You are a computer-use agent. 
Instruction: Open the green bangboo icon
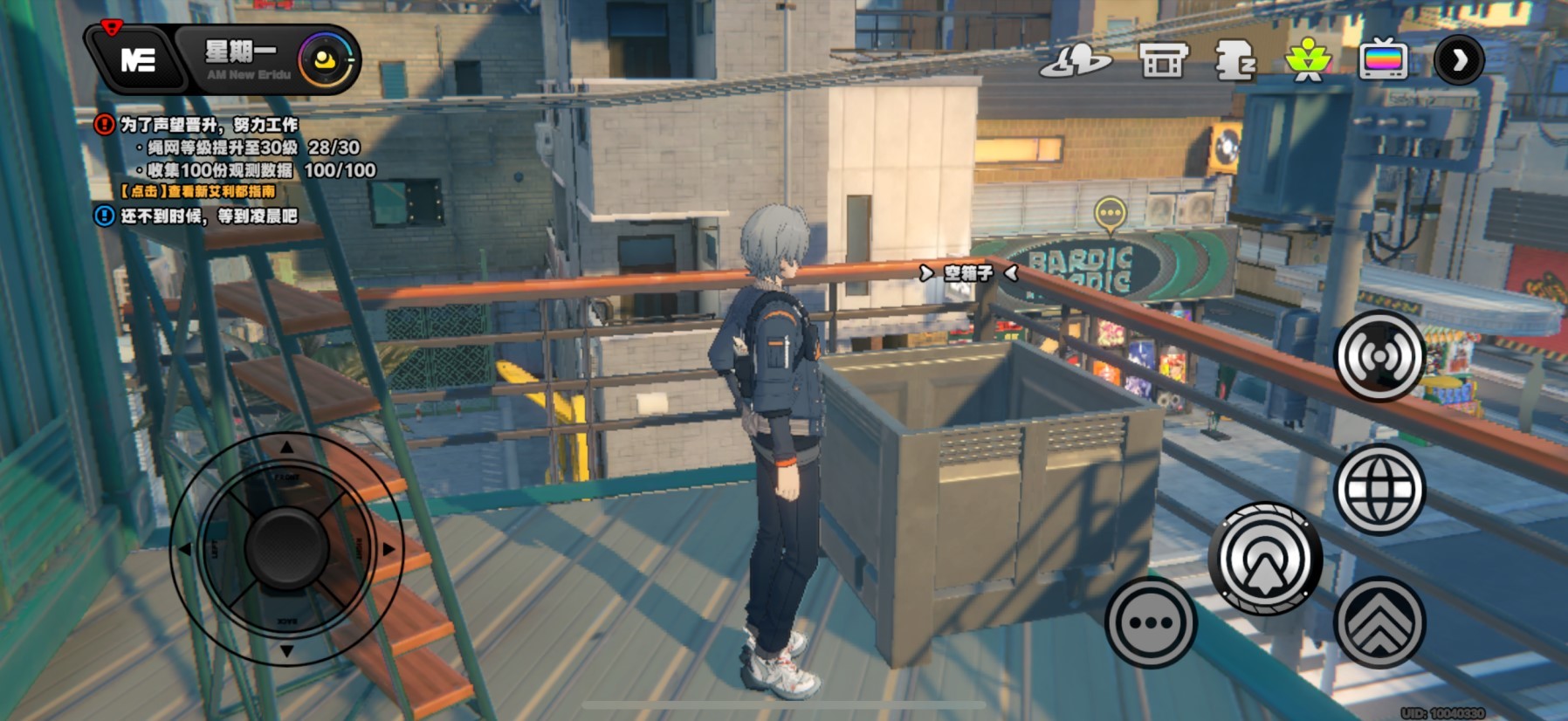coord(1307,61)
